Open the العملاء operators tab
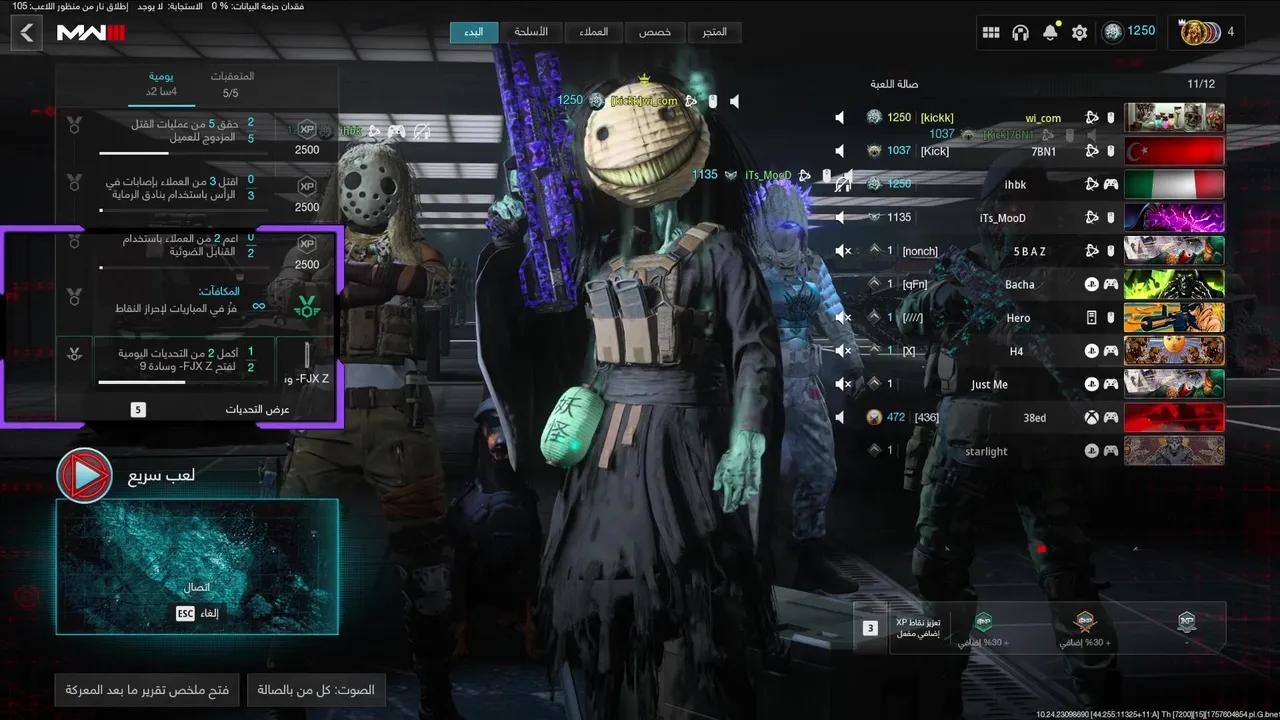Image resolution: width=1280 pixels, height=720 pixels. coord(594,32)
